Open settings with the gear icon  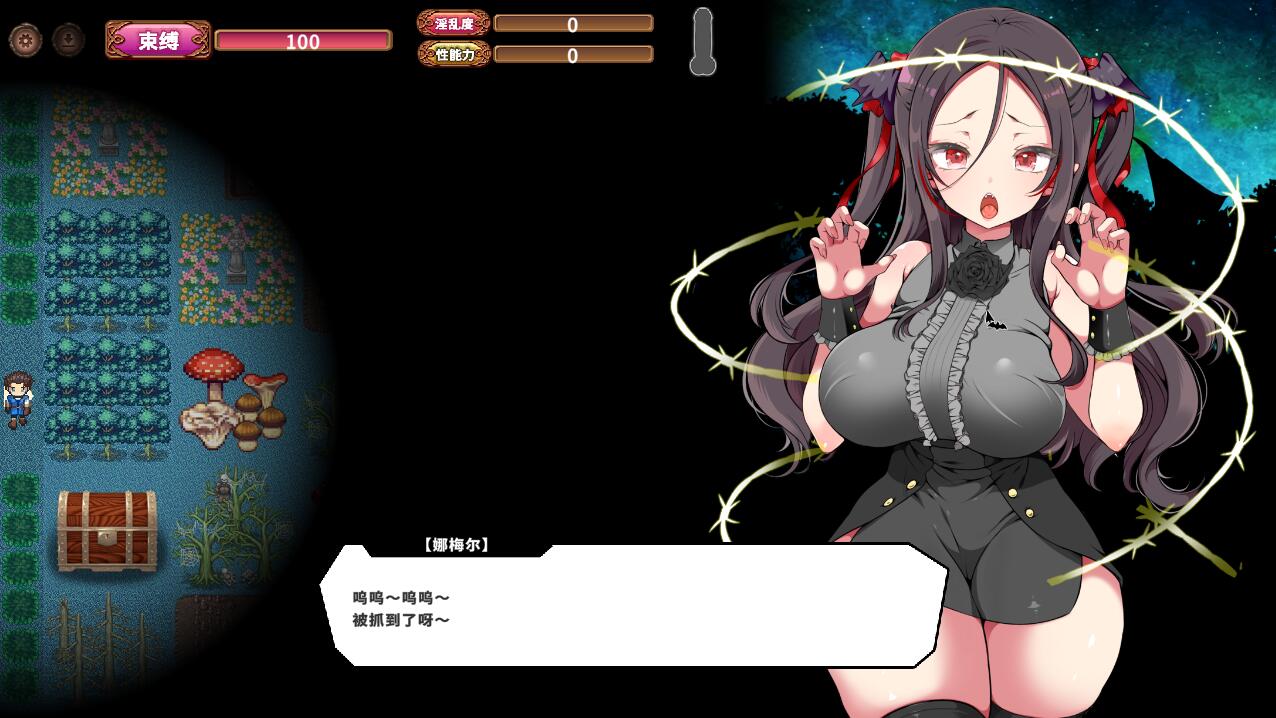pyautogui.click(x=25, y=40)
